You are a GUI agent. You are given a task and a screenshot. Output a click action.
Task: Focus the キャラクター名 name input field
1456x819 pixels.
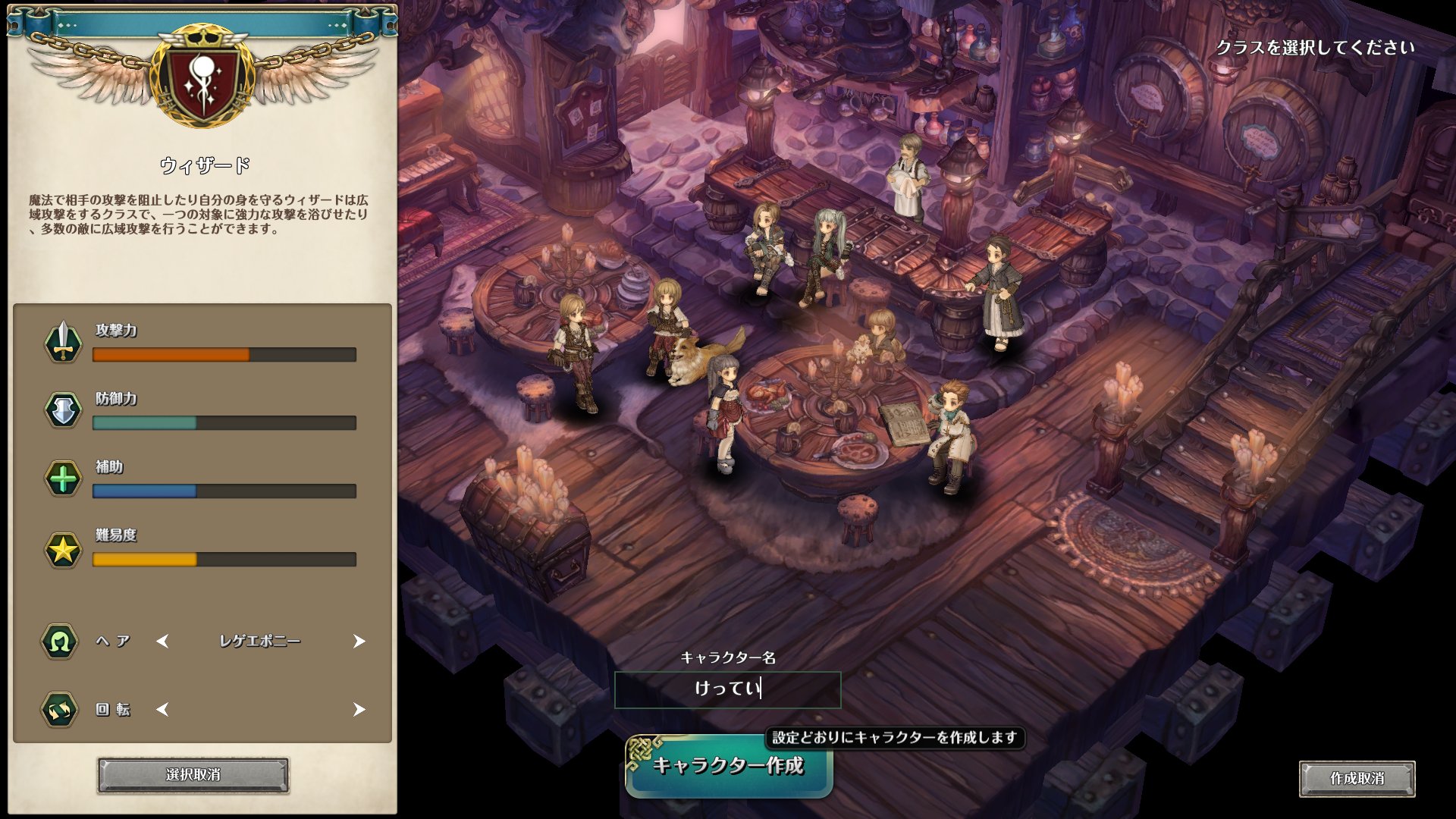click(727, 689)
